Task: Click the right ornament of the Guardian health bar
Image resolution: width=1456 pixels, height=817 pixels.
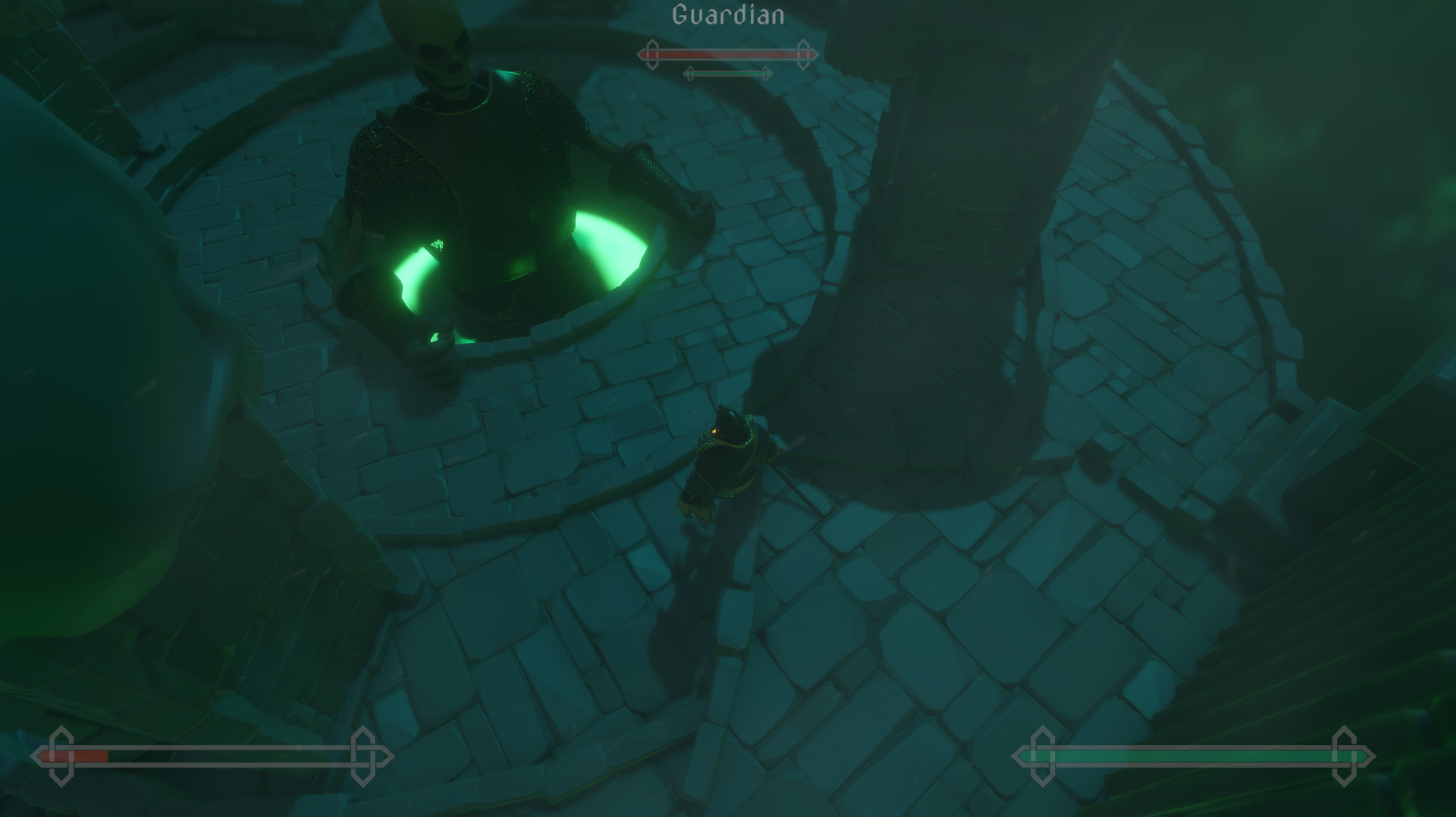Action: point(804,54)
